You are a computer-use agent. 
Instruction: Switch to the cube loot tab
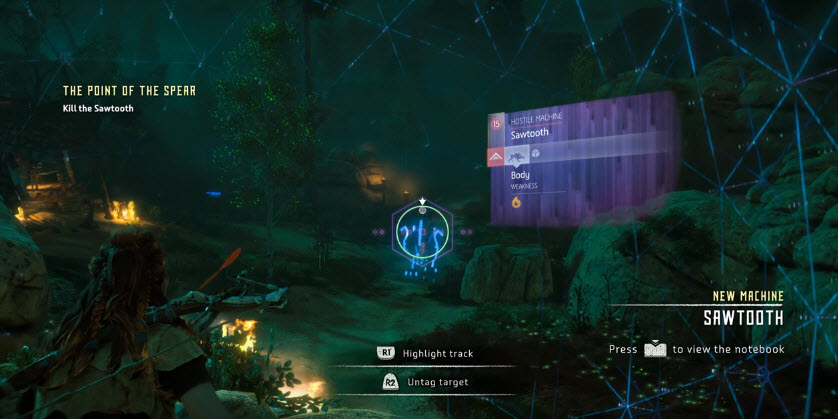536,154
